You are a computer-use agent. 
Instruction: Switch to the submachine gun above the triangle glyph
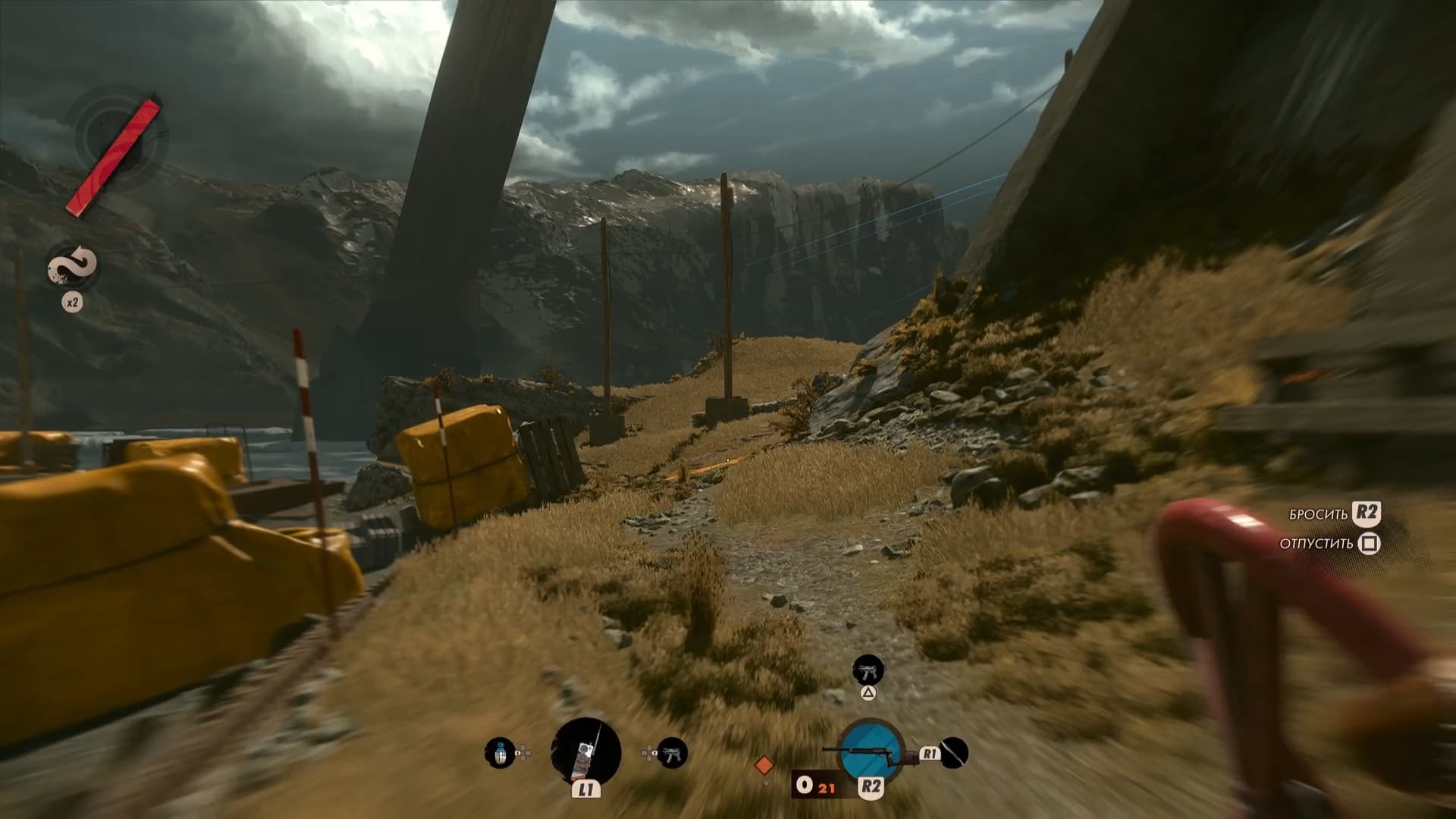pos(868,670)
